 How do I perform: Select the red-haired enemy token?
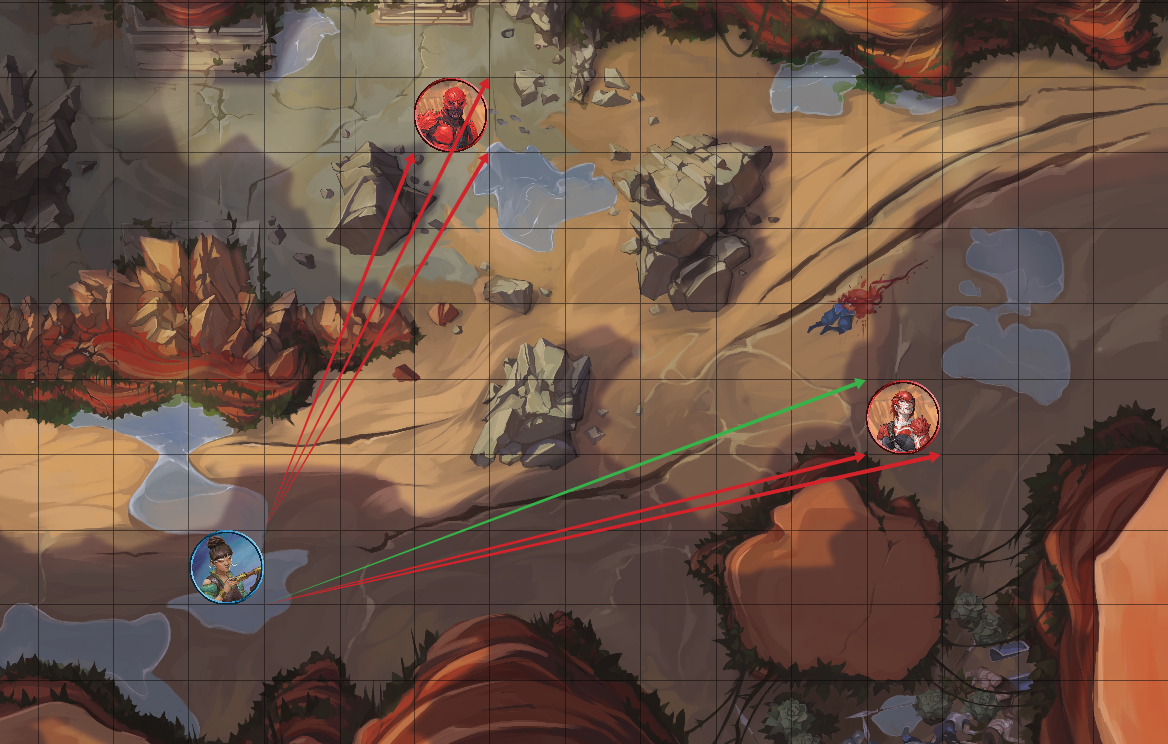pyautogui.click(x=903, y=417)
